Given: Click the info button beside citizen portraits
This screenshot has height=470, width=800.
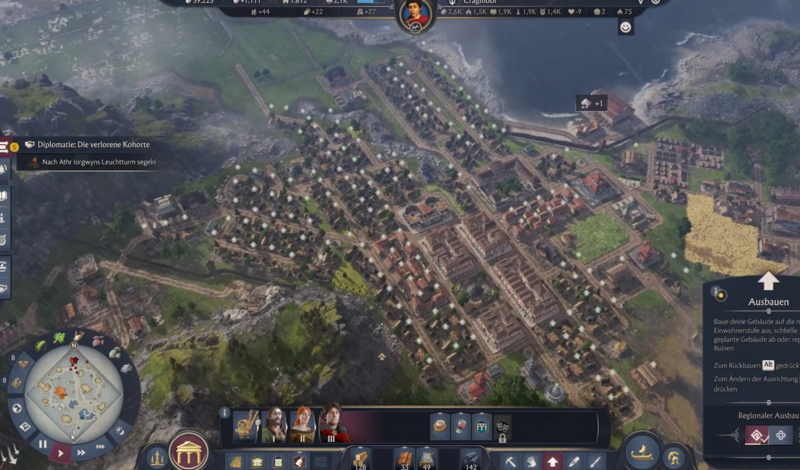Looking at the screenshot, I should coord(225,411).
